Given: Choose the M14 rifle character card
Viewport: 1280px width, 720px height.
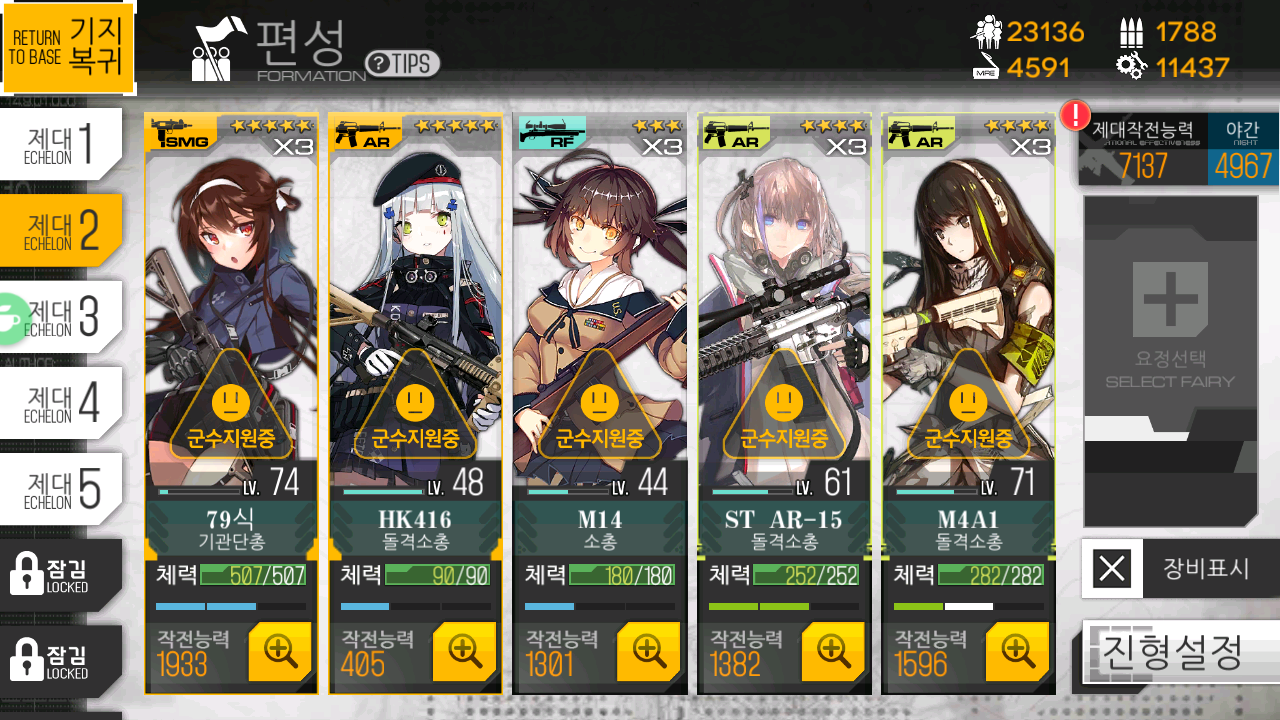Looking at the screenshot, I should [599, 300].
